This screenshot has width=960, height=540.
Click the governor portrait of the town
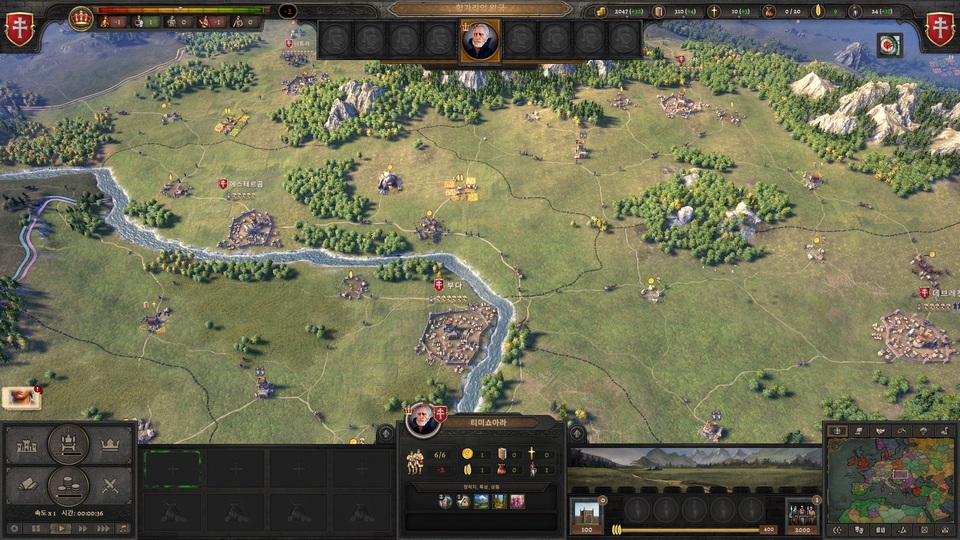422,419
